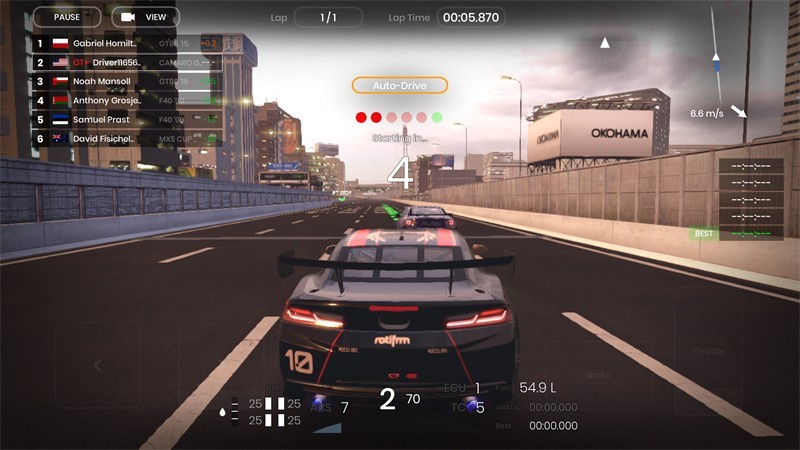This screenshot has height=450, width=800.
Task: Change the camera with the View button
Action: point(145,17)
